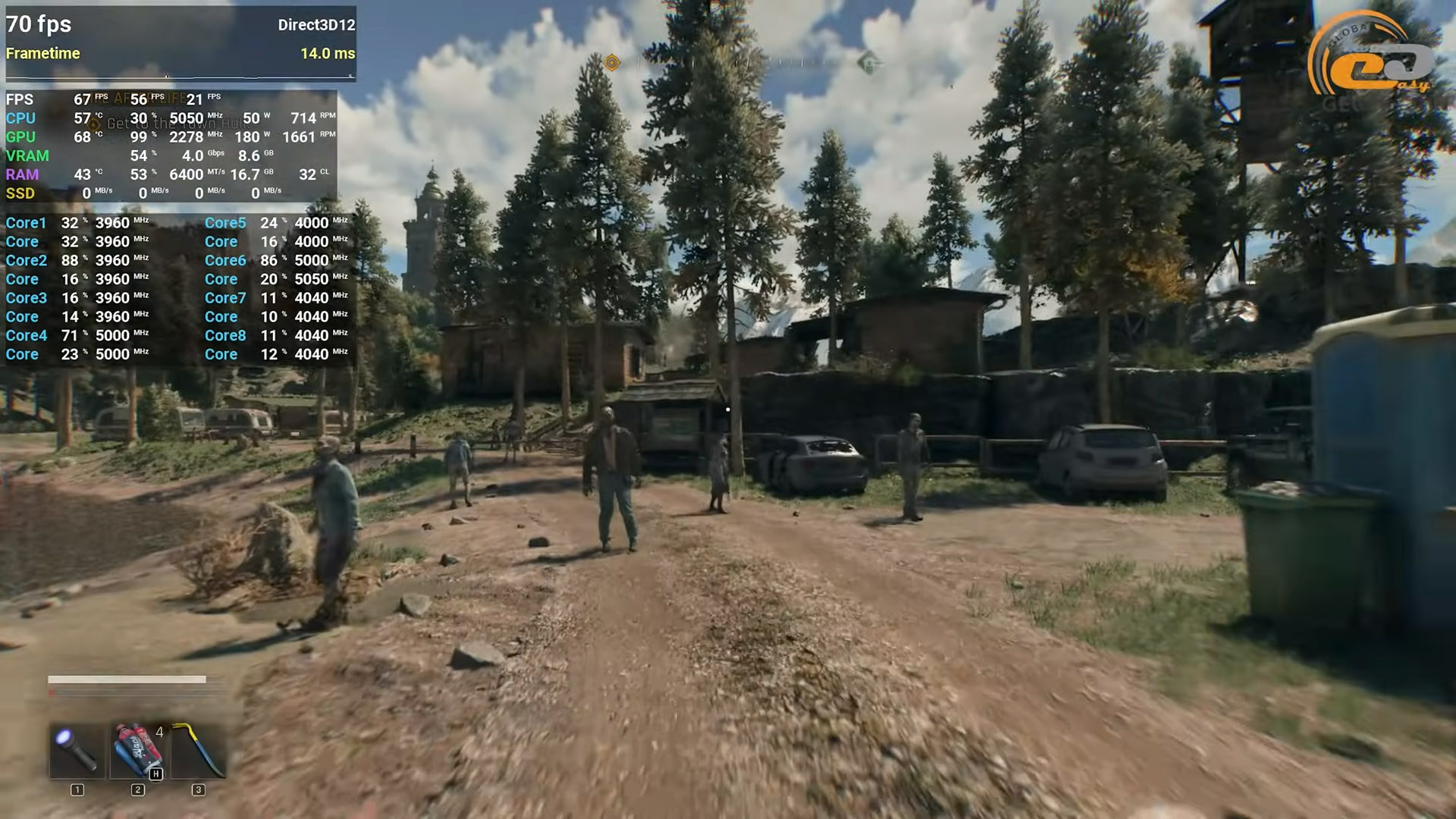Click the orange objective marker on the compass
This screenshot has width=1456, height=819.
tap(612, 63)
